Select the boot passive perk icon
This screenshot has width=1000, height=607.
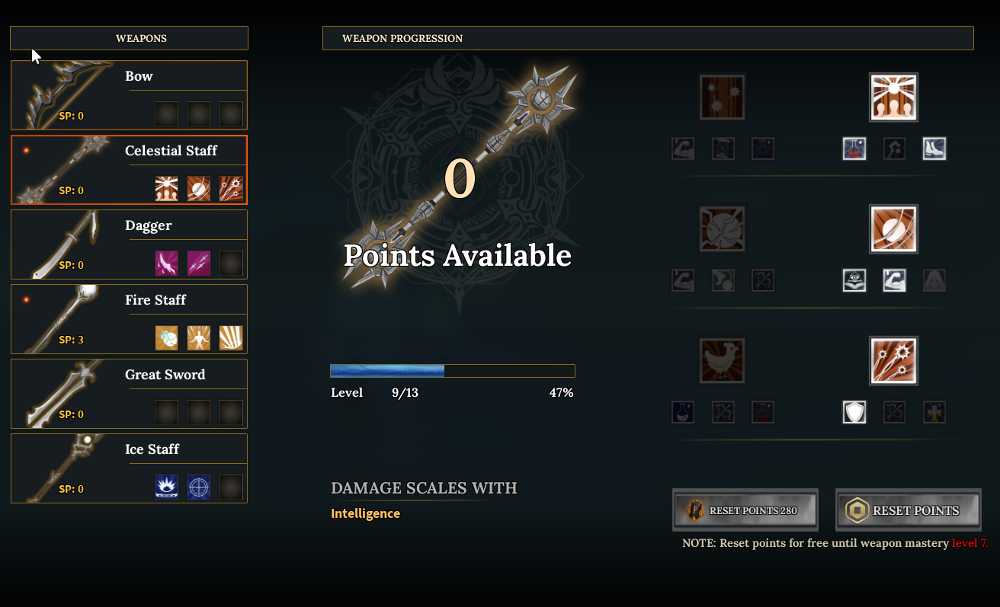tap(934, 149)
